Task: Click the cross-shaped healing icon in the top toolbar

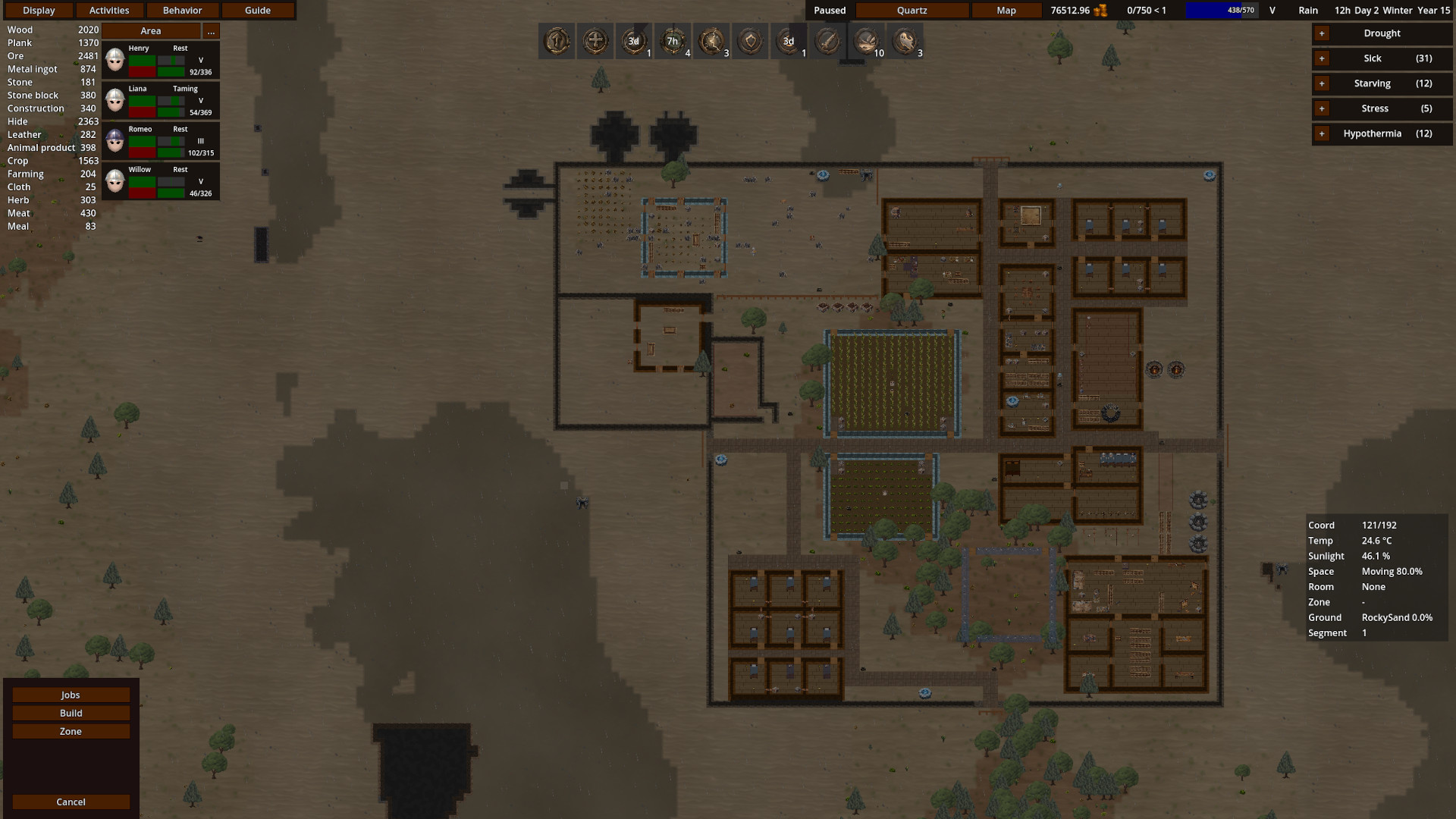Action: tap(596, 41)
